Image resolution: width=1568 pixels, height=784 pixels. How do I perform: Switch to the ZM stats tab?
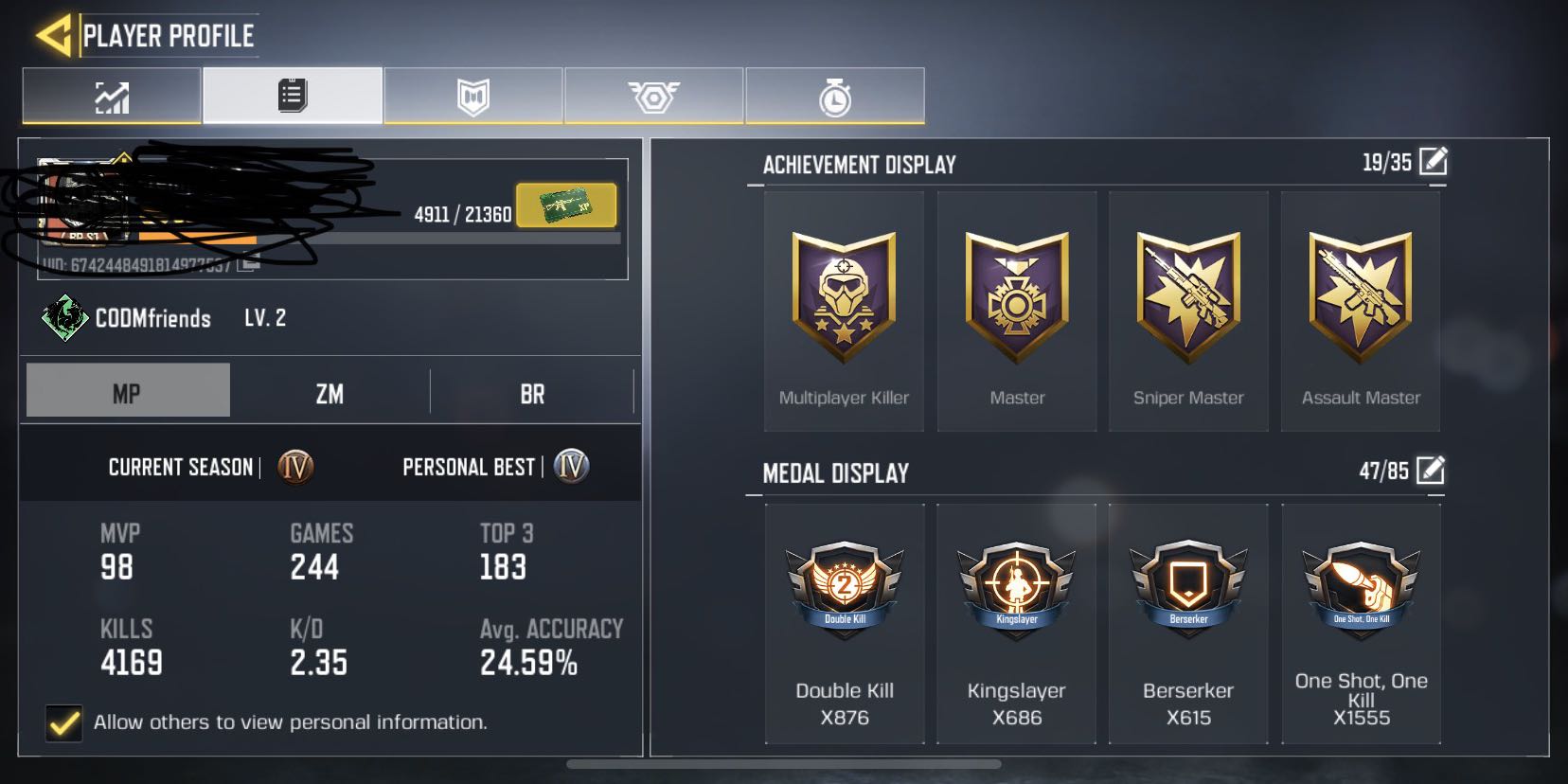pyautogui.click(x=330, y=392)
